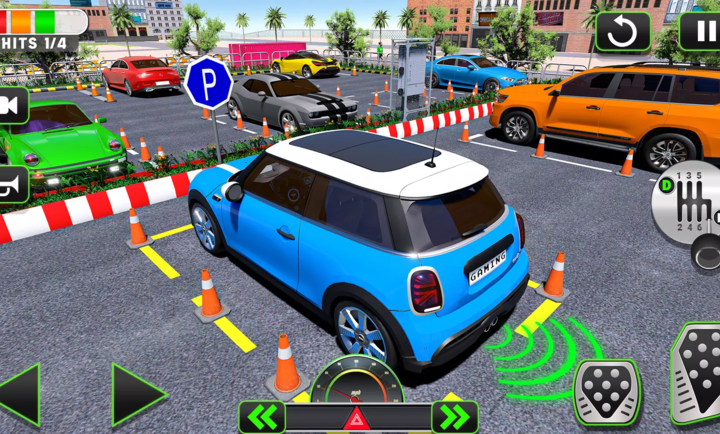Viewport: 720px width, 434px height.
Task: Pause the game
Action: click(700, 30)
